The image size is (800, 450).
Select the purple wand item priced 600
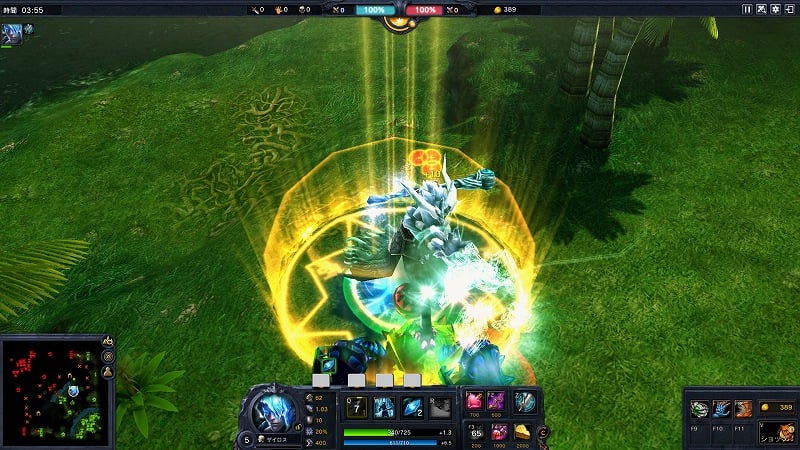click(498, 402)
